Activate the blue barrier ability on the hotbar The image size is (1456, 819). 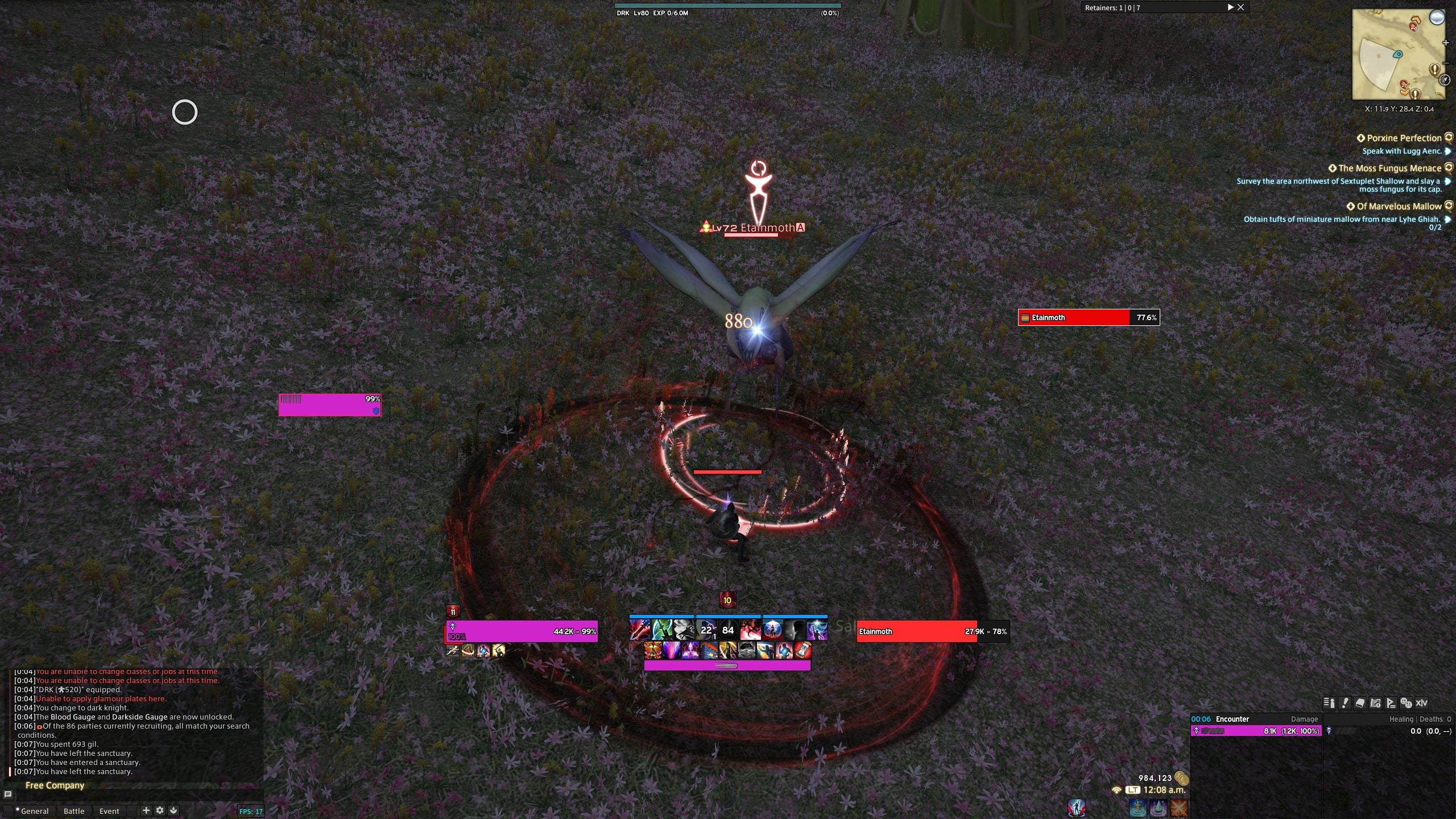click(773, 630)
